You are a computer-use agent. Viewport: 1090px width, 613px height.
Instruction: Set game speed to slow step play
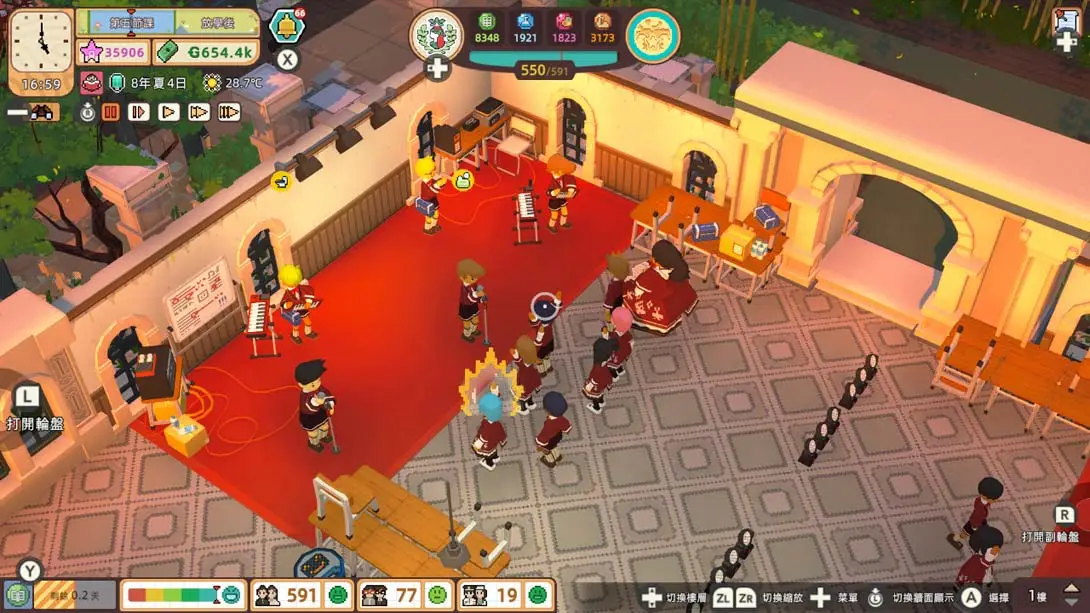tap(139, 113)
